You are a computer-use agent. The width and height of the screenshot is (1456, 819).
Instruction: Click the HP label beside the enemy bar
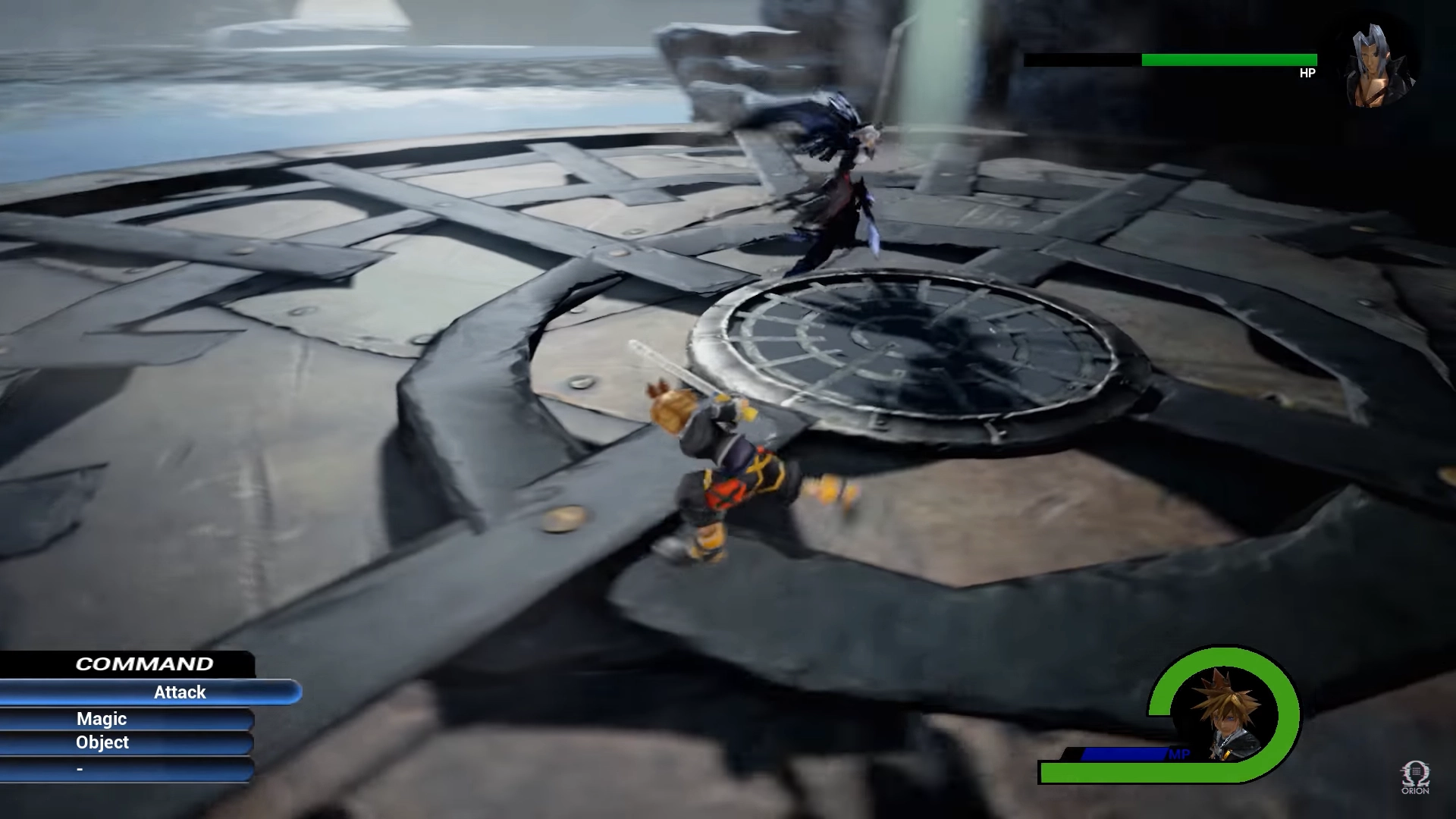(1307, 74)
